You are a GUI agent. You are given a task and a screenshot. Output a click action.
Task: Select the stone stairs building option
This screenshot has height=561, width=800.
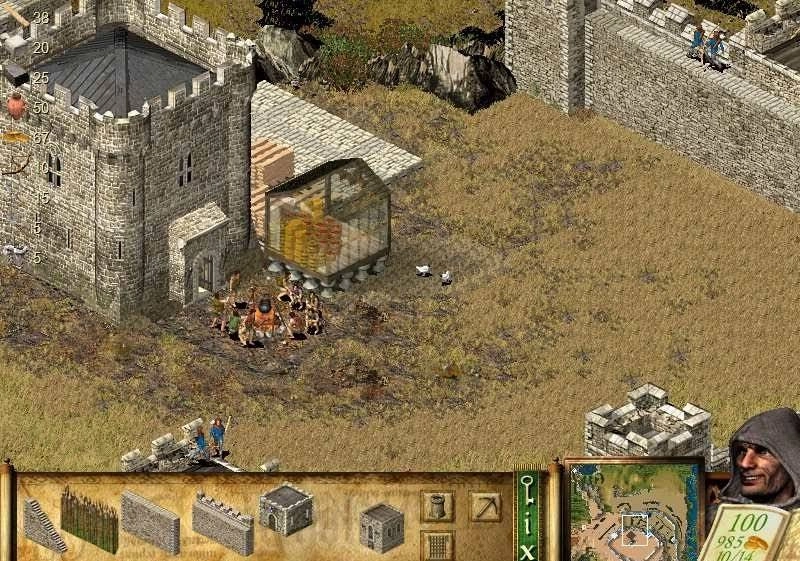(44, 525)
